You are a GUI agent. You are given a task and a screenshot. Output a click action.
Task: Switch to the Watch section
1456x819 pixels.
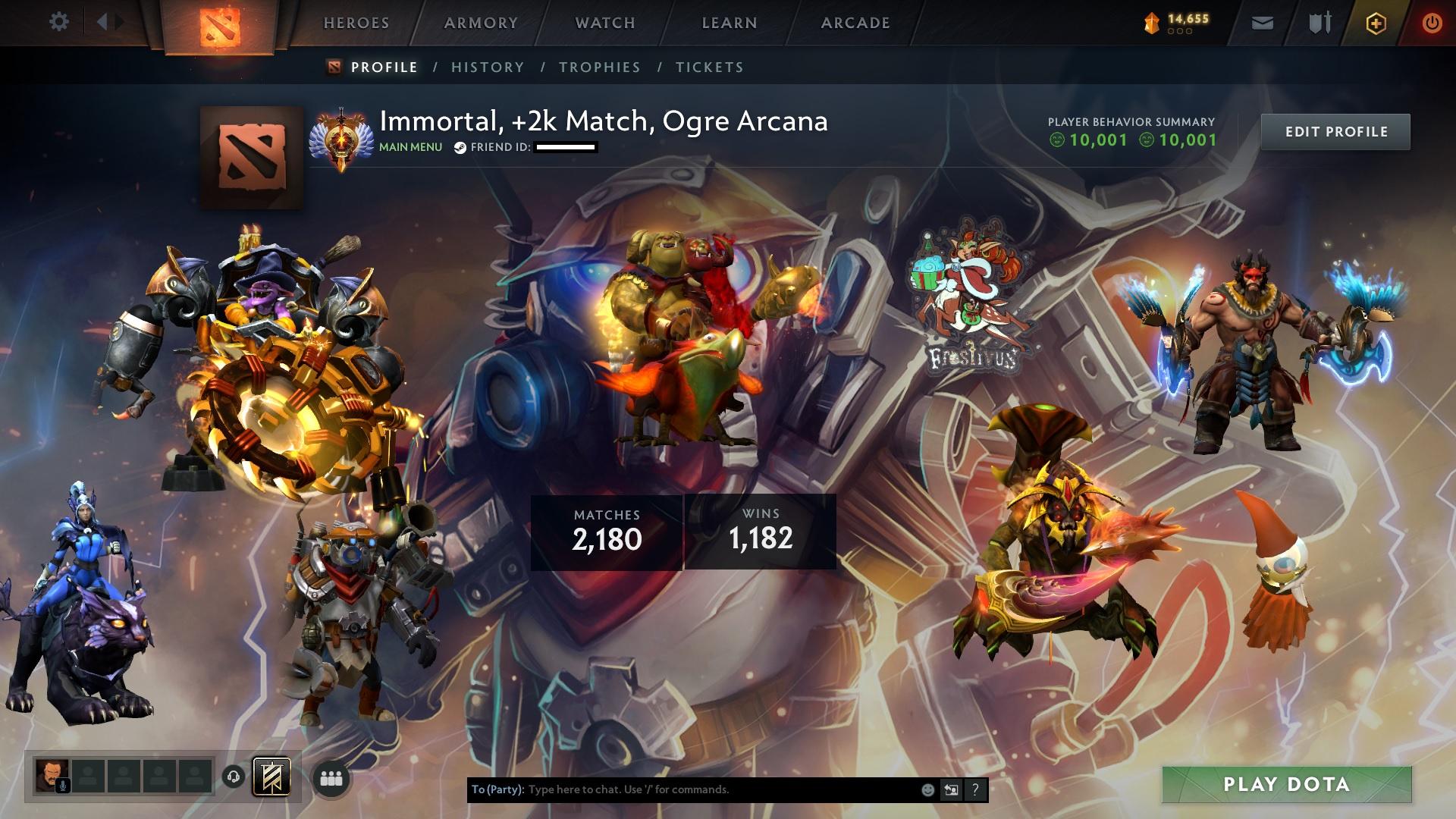[605, 23]
